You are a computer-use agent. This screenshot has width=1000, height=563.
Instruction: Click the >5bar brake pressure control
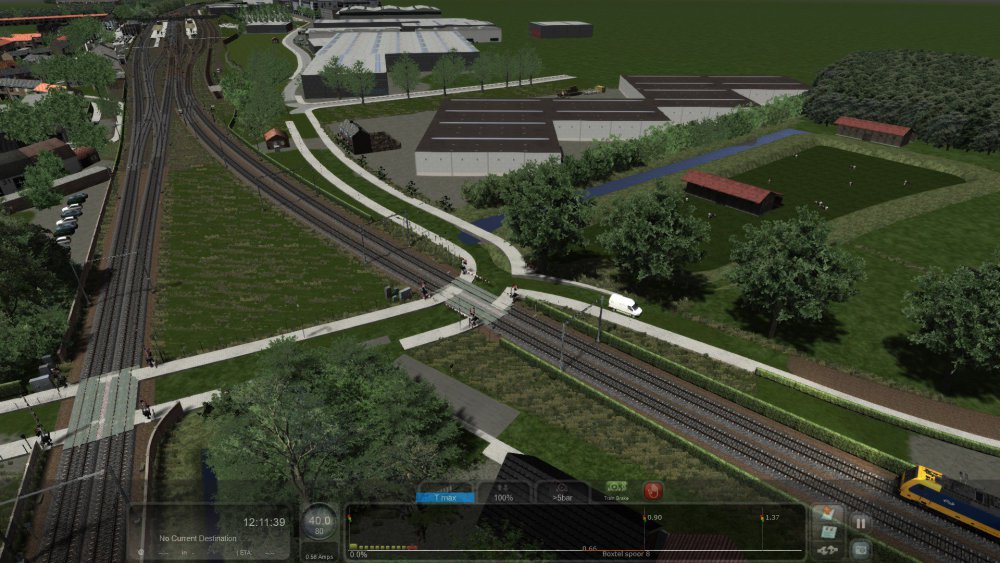pos(561,492)
